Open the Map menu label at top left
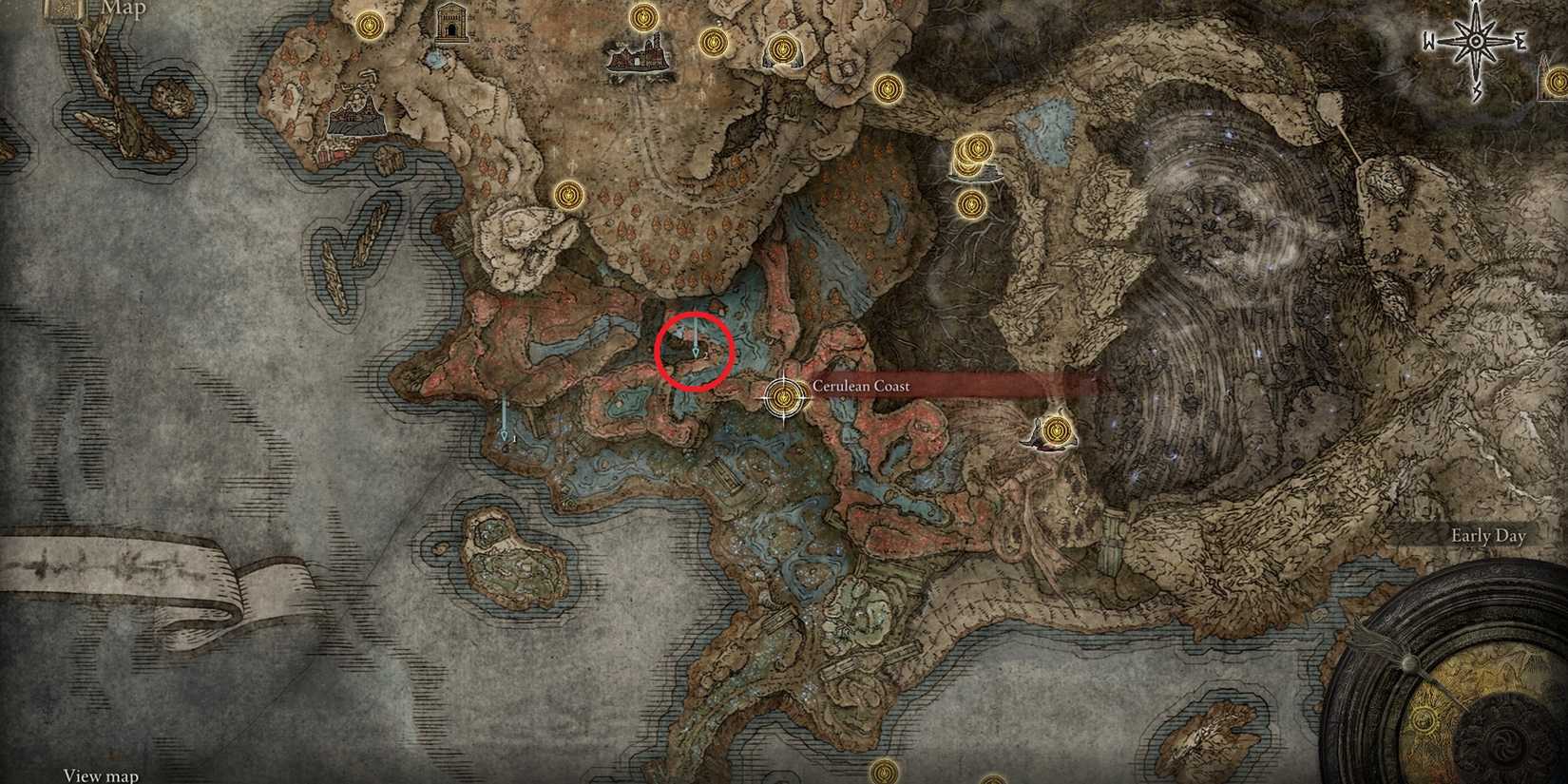Screen dimensions: 1568x784 coord(122,10)
